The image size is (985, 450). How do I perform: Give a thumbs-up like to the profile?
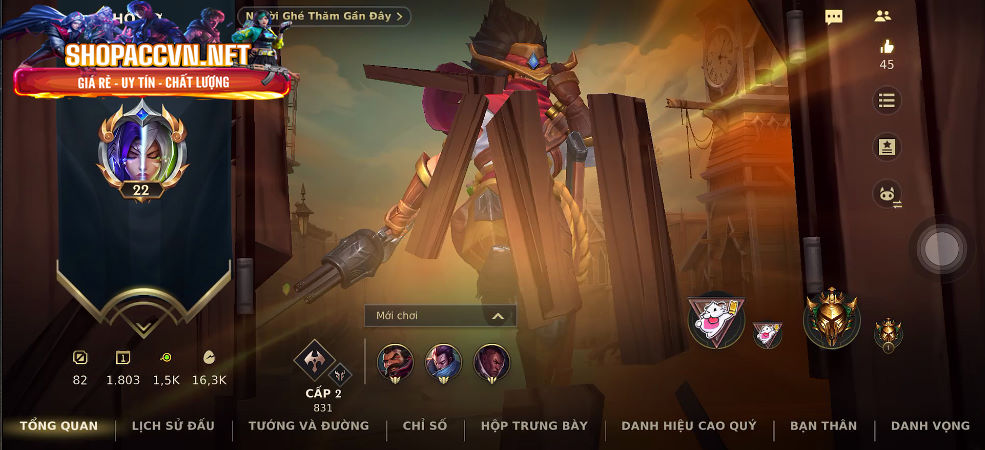pos(886,47)
